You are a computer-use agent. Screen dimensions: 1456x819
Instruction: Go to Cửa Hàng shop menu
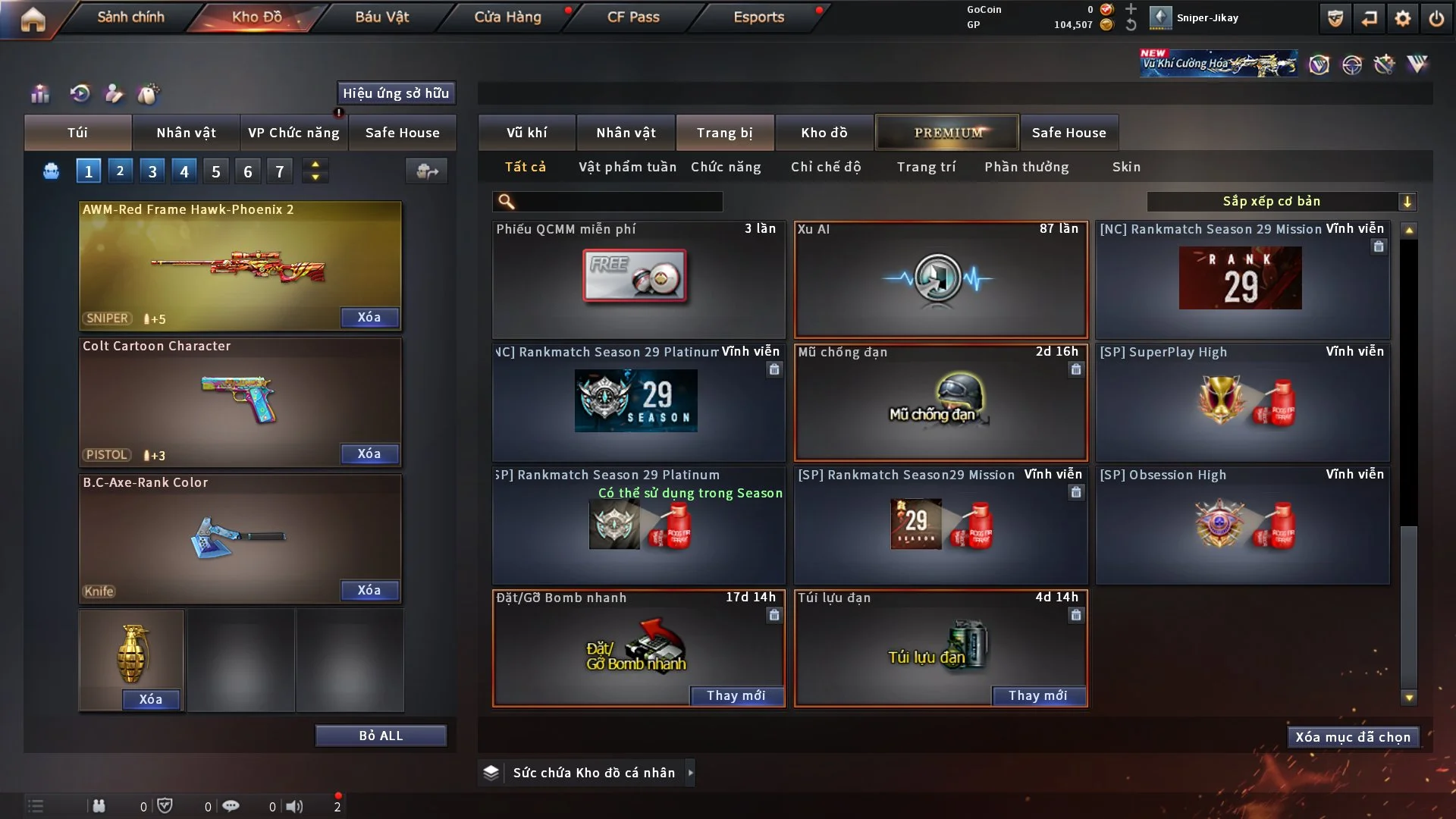(x=507, y=17)
